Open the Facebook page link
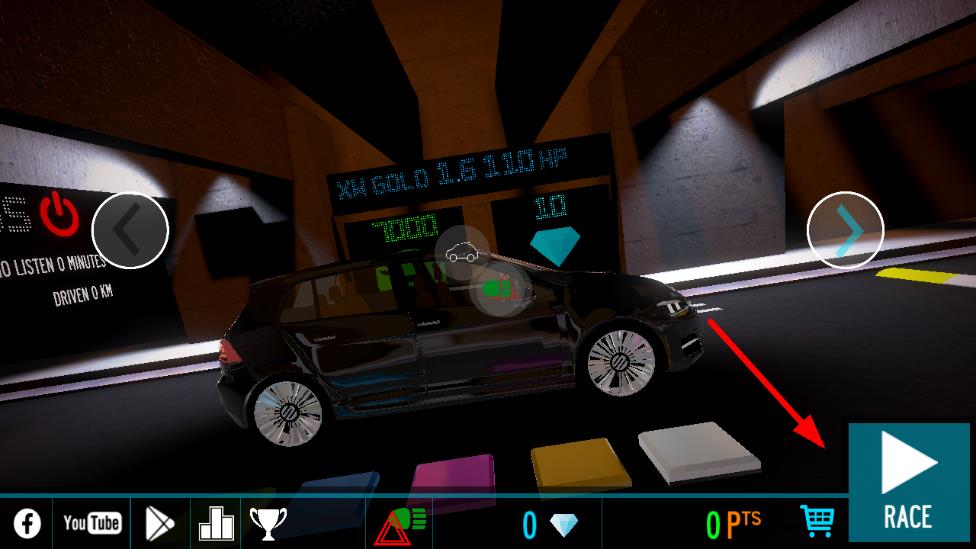The image size is (976, 549). pyautogui.click(x=27, y=523)
